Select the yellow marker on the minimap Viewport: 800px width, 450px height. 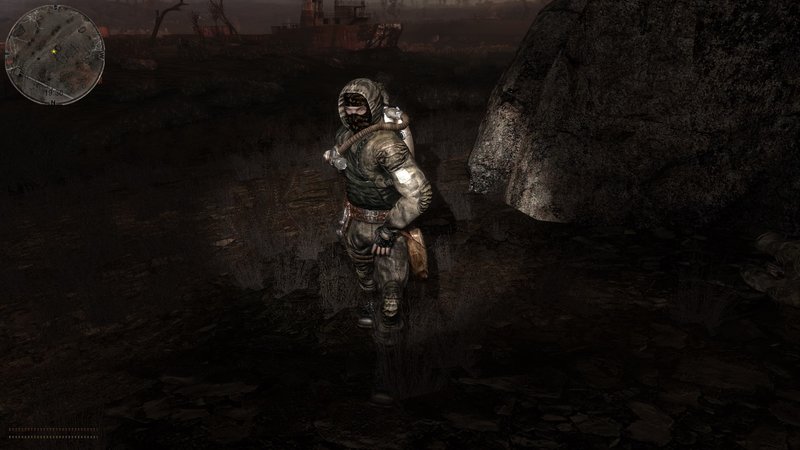tap(53, 50)
